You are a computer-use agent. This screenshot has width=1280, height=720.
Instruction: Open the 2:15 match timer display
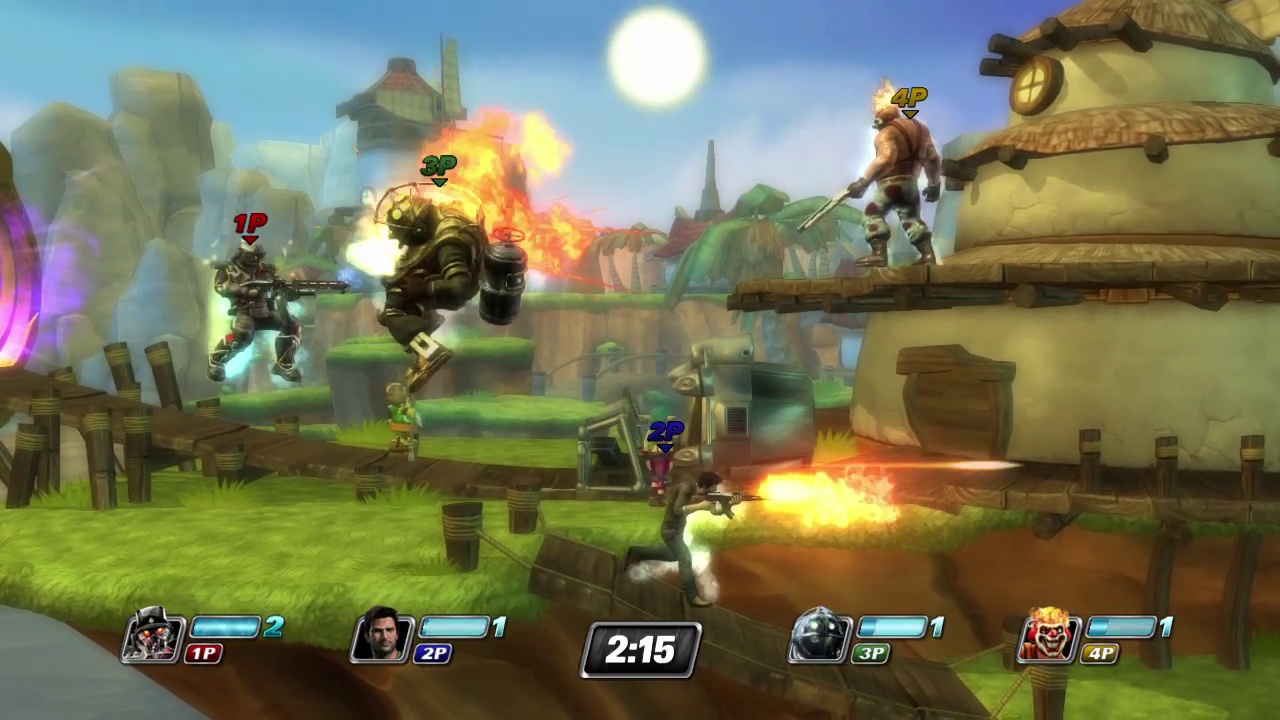(640, 650)
